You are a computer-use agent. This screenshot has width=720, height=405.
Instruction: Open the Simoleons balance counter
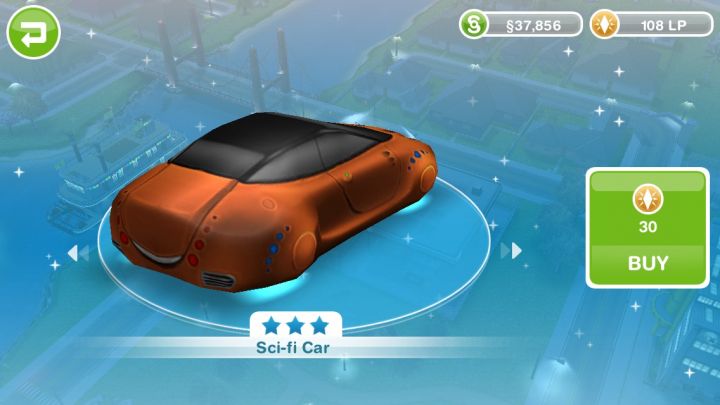pyautogui.click(x=521, y=24)
